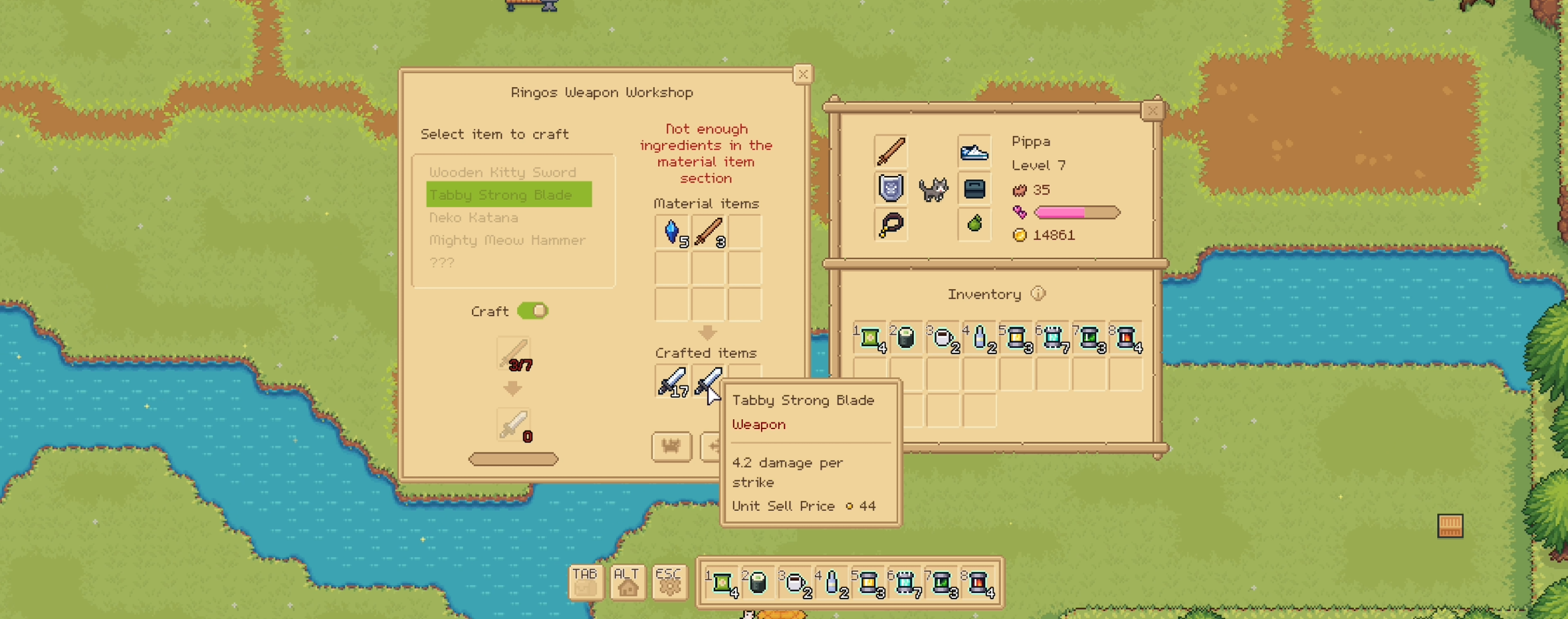Close the Ringos Weapon Workshop window
The height and width of the screenshot is (619, 1568).
pos(802,74)
